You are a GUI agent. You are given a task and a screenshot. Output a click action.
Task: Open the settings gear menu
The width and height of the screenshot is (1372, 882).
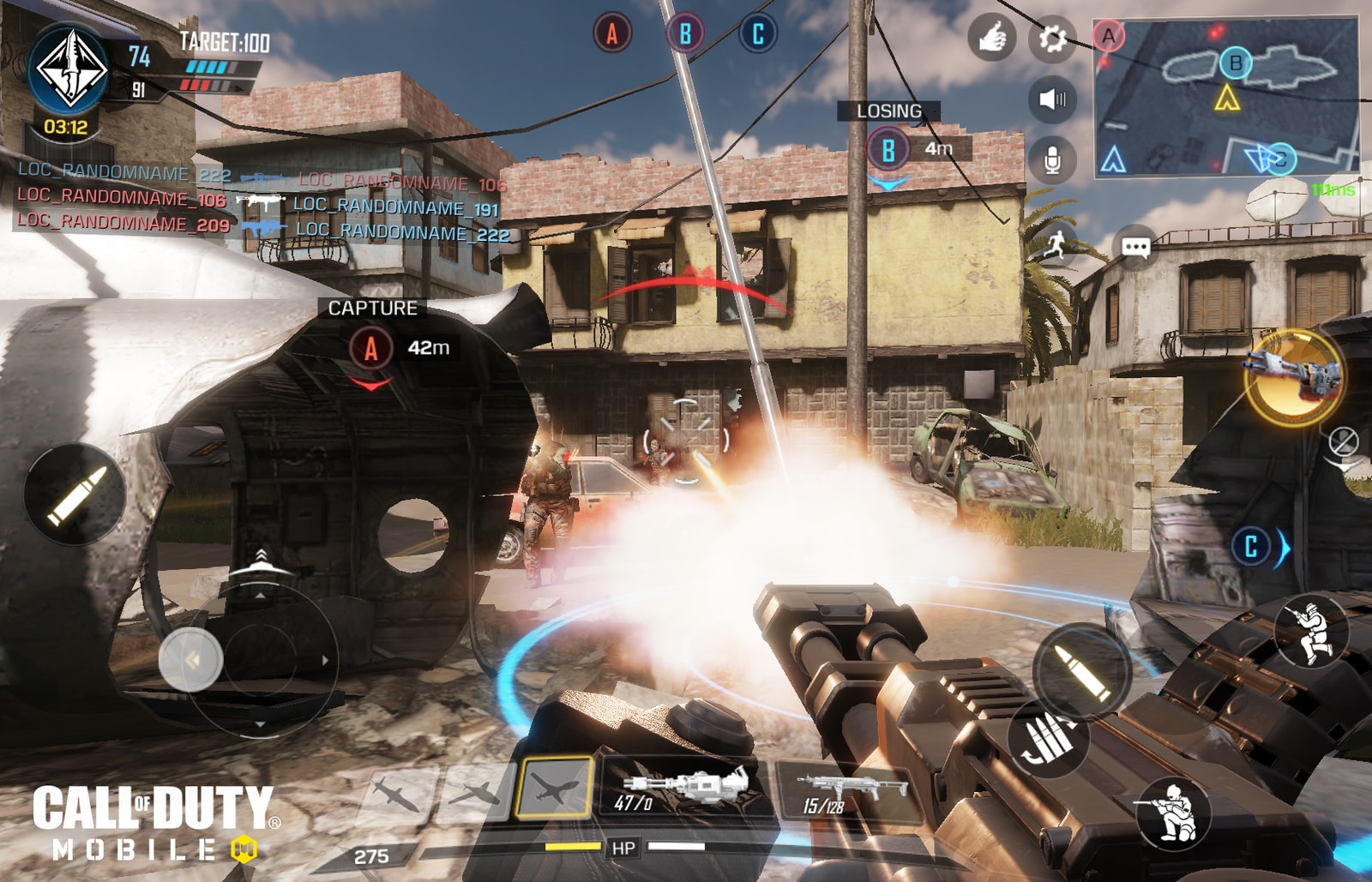(1051, 39)
